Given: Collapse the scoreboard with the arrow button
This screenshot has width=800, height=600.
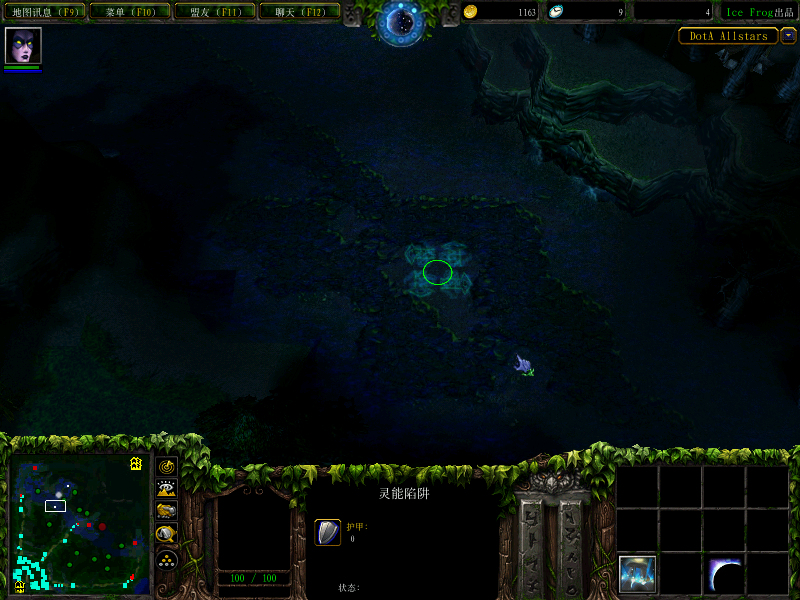Looking at the screenshot, I should 789,36.
